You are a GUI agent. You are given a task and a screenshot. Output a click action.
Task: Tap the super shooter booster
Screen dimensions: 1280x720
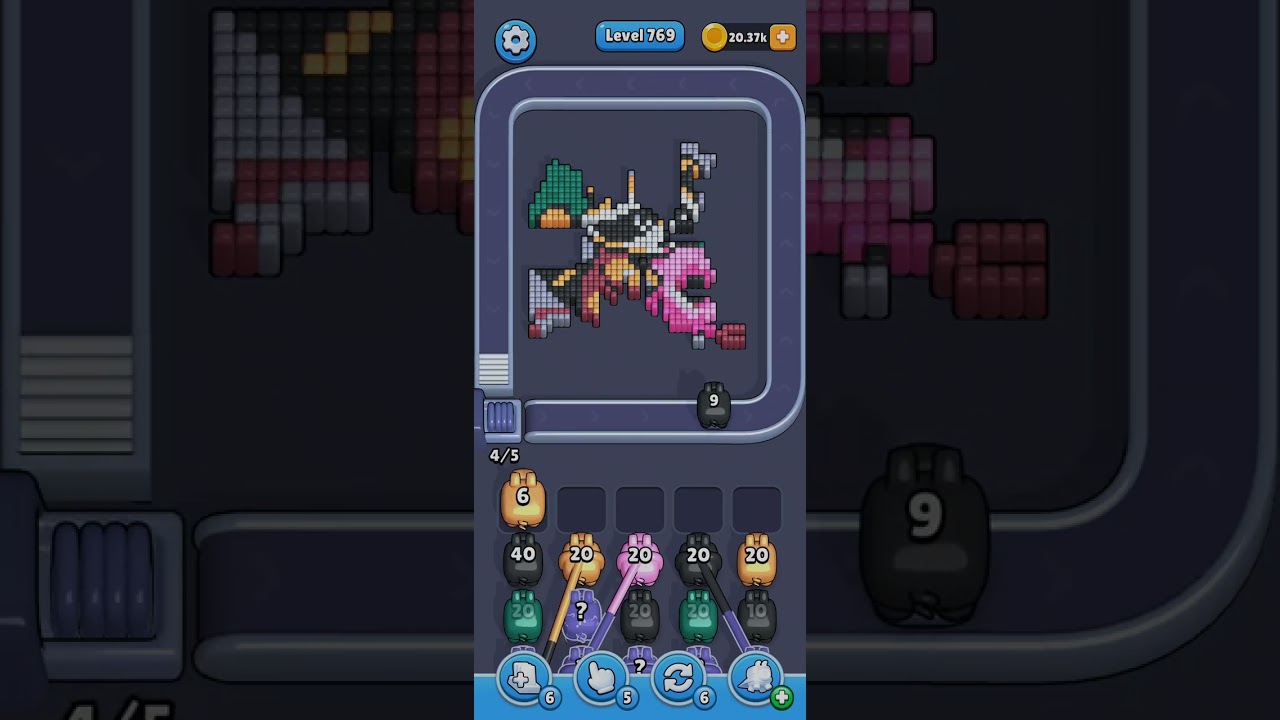[757, 680]
